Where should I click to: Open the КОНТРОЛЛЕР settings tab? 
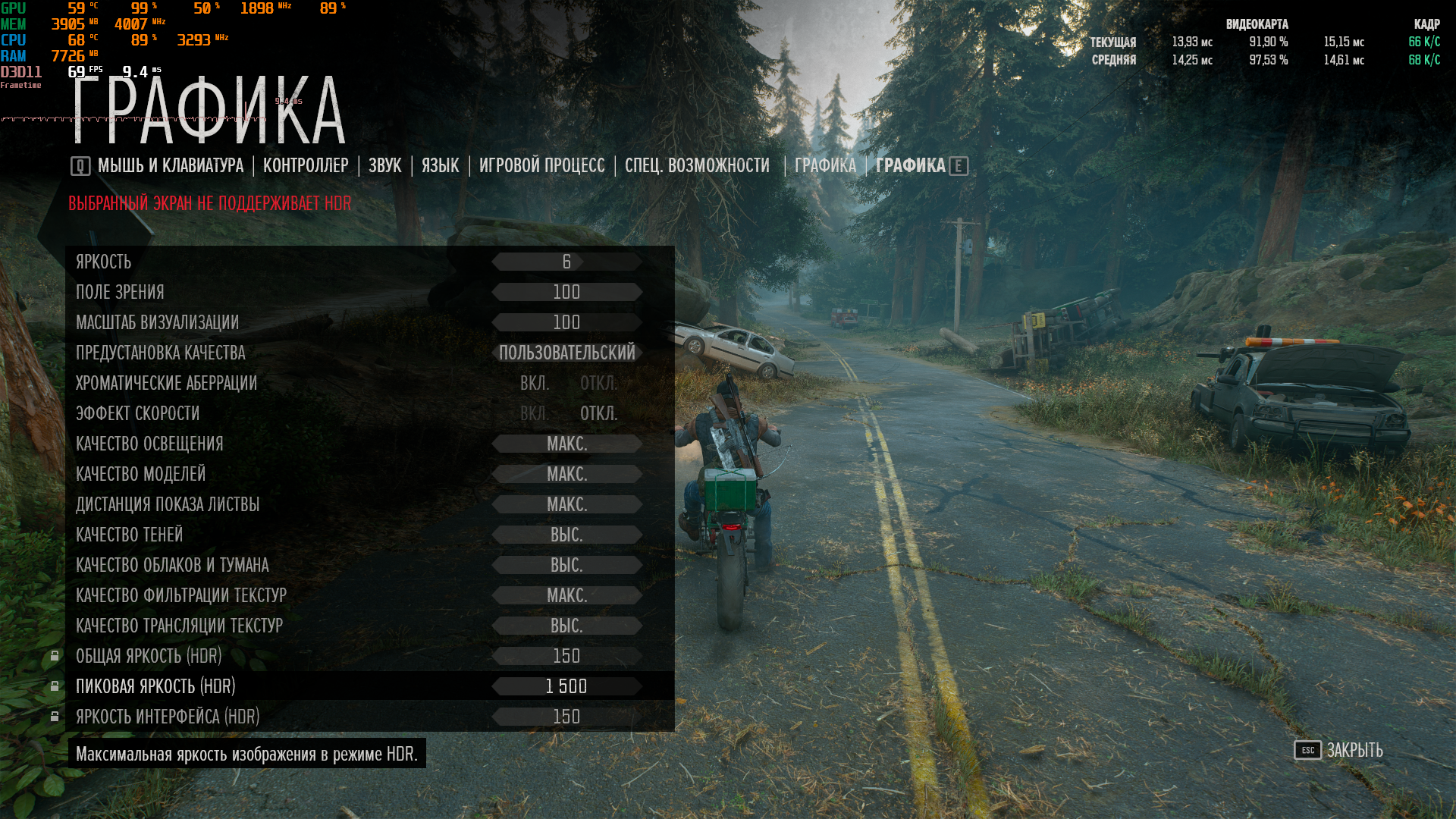pyautogui.click(x=306, y=166)
